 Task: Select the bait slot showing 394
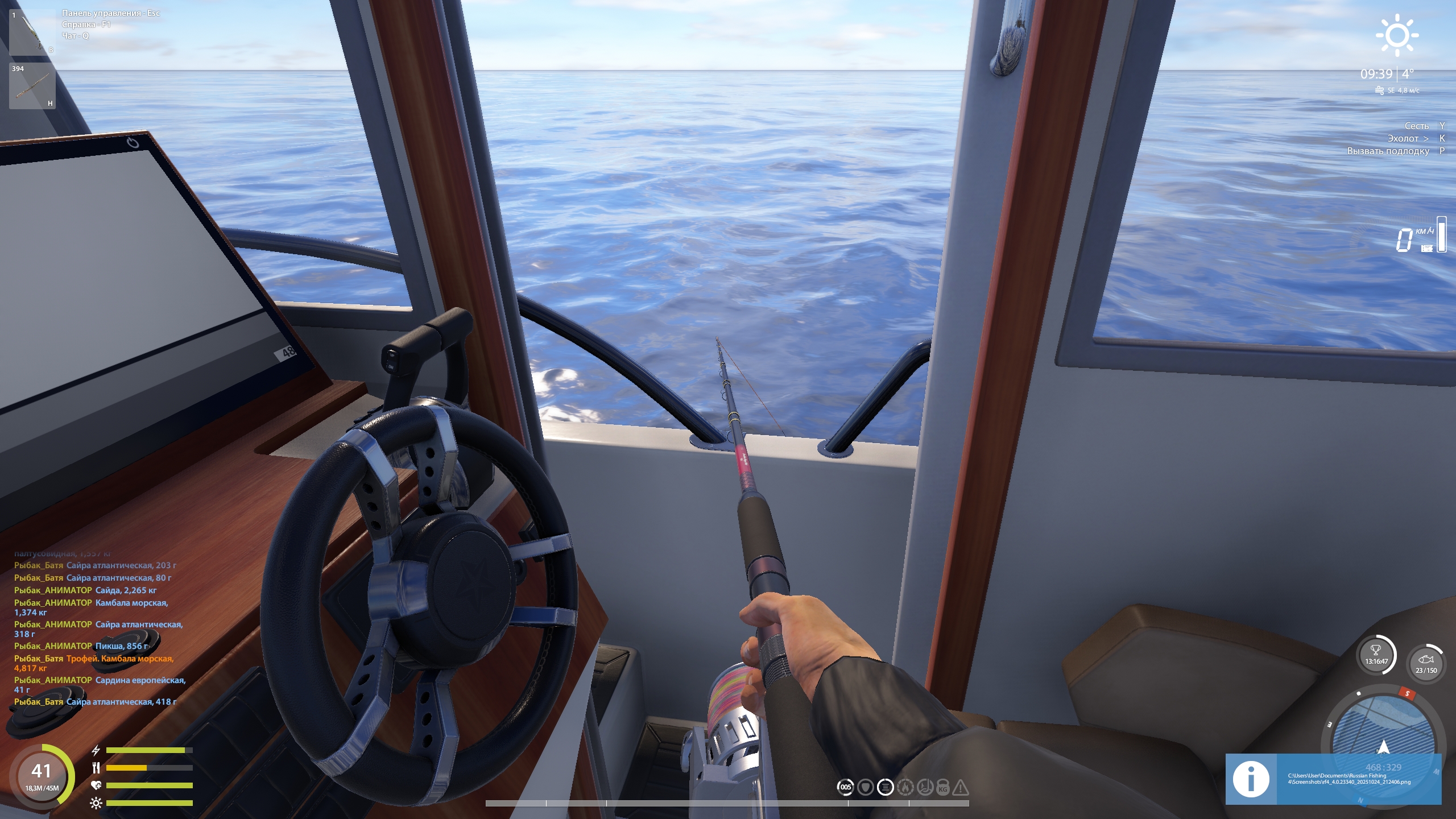tap(32, 86)
